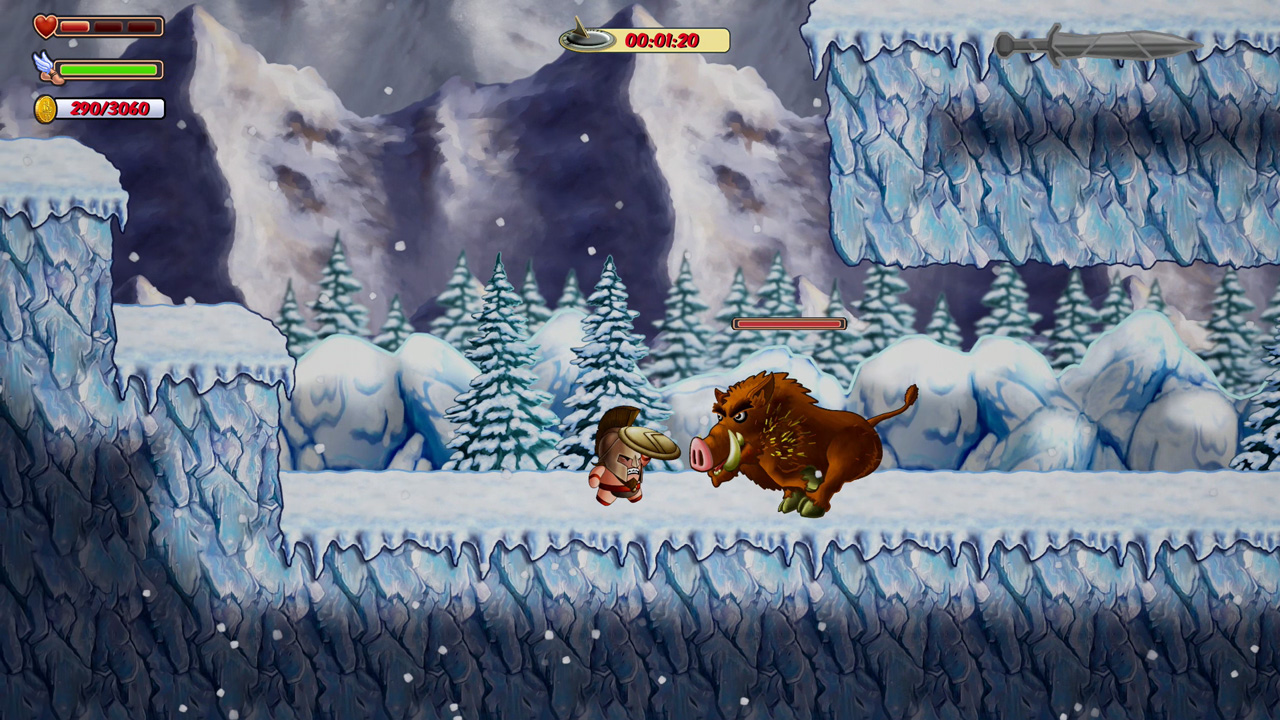The width and height of the screenshot is (1280, 720).
Task: Click the red heart health icon
Action: click(44, 26)
